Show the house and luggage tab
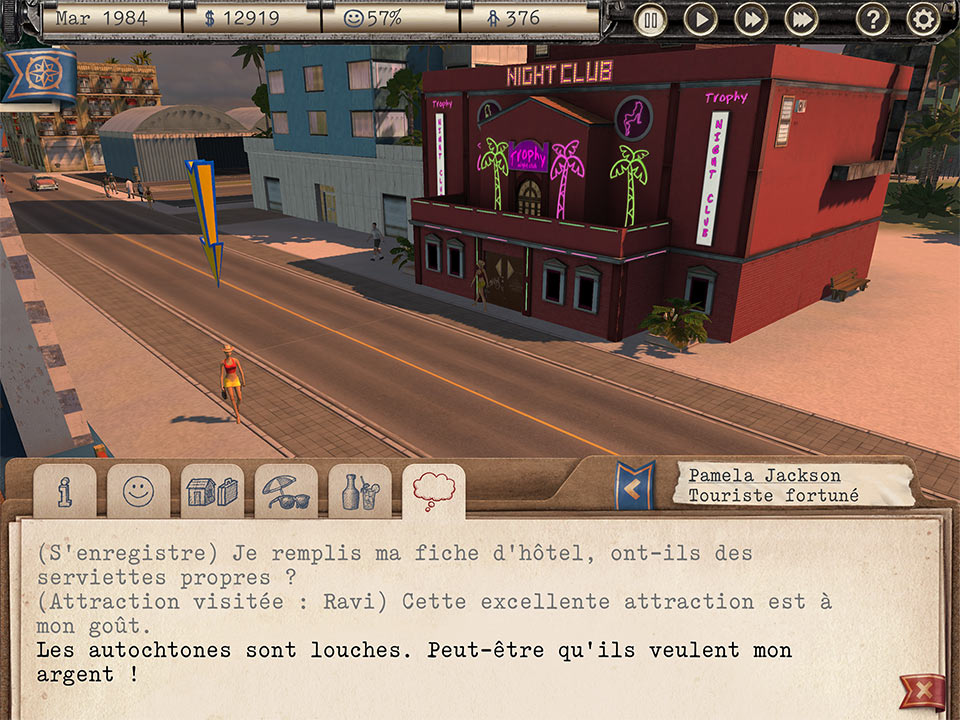 coord(212,491)
